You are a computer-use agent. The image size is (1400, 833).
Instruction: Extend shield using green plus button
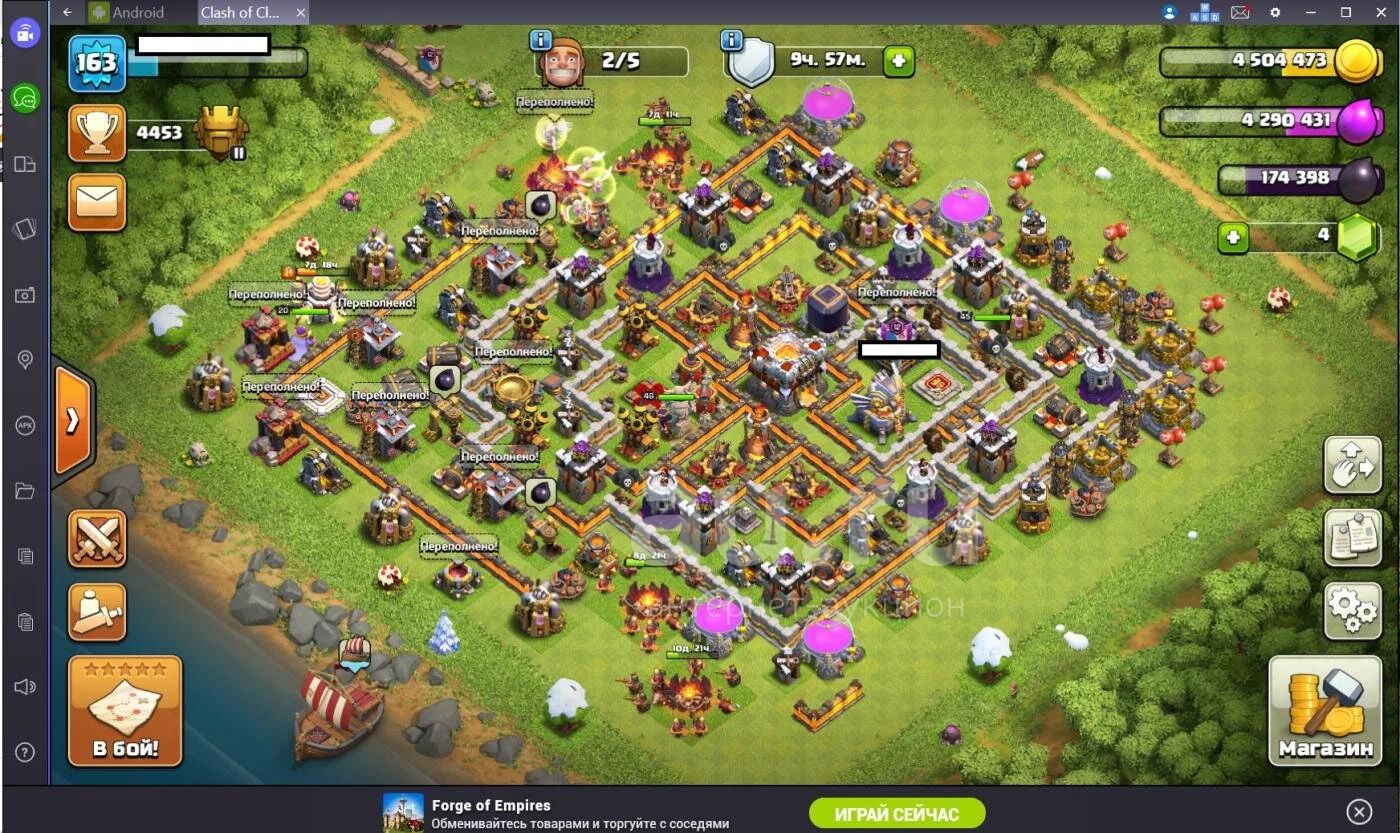point(898,61)
